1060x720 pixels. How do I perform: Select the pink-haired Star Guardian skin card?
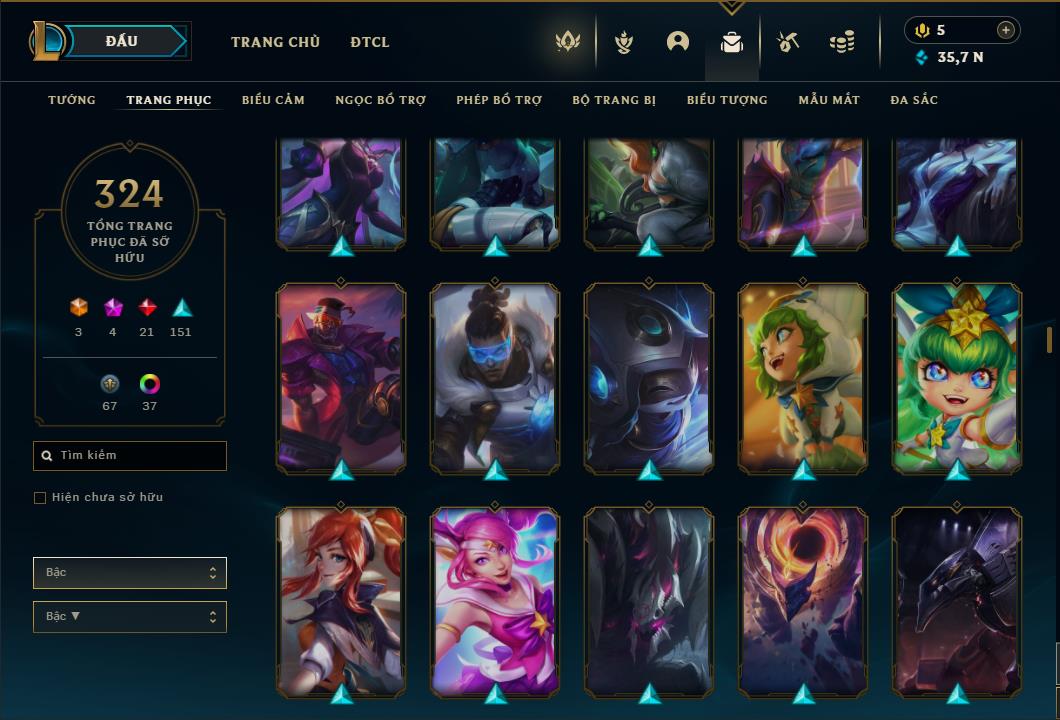coord(495,600)
